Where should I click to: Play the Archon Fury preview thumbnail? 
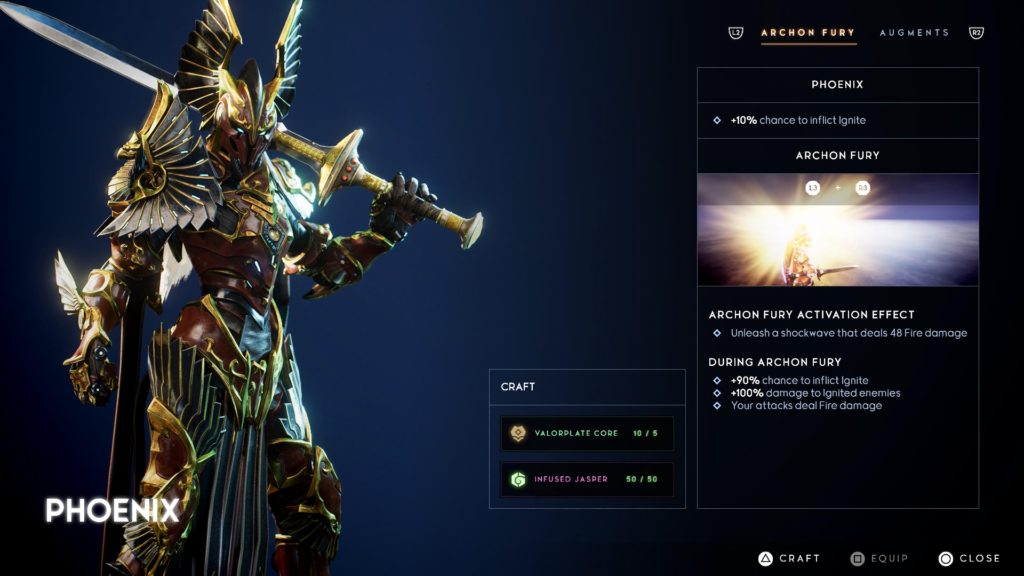(838, 230)
